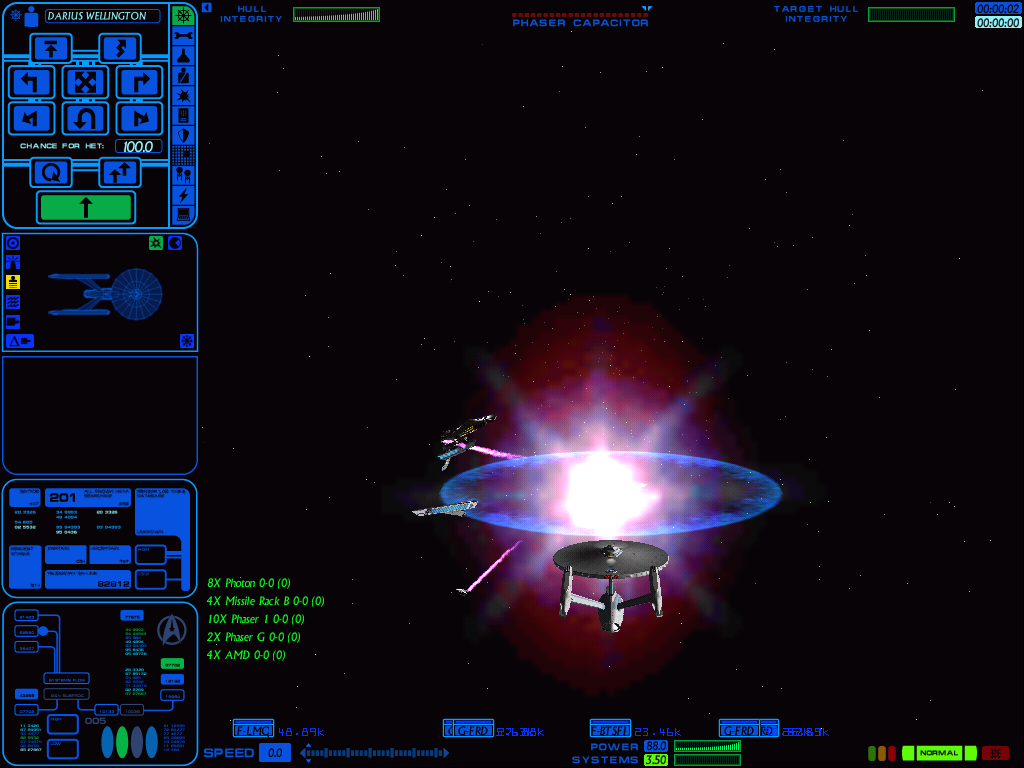Activate the U-turn maneuver button

click(x=85, y=119)
